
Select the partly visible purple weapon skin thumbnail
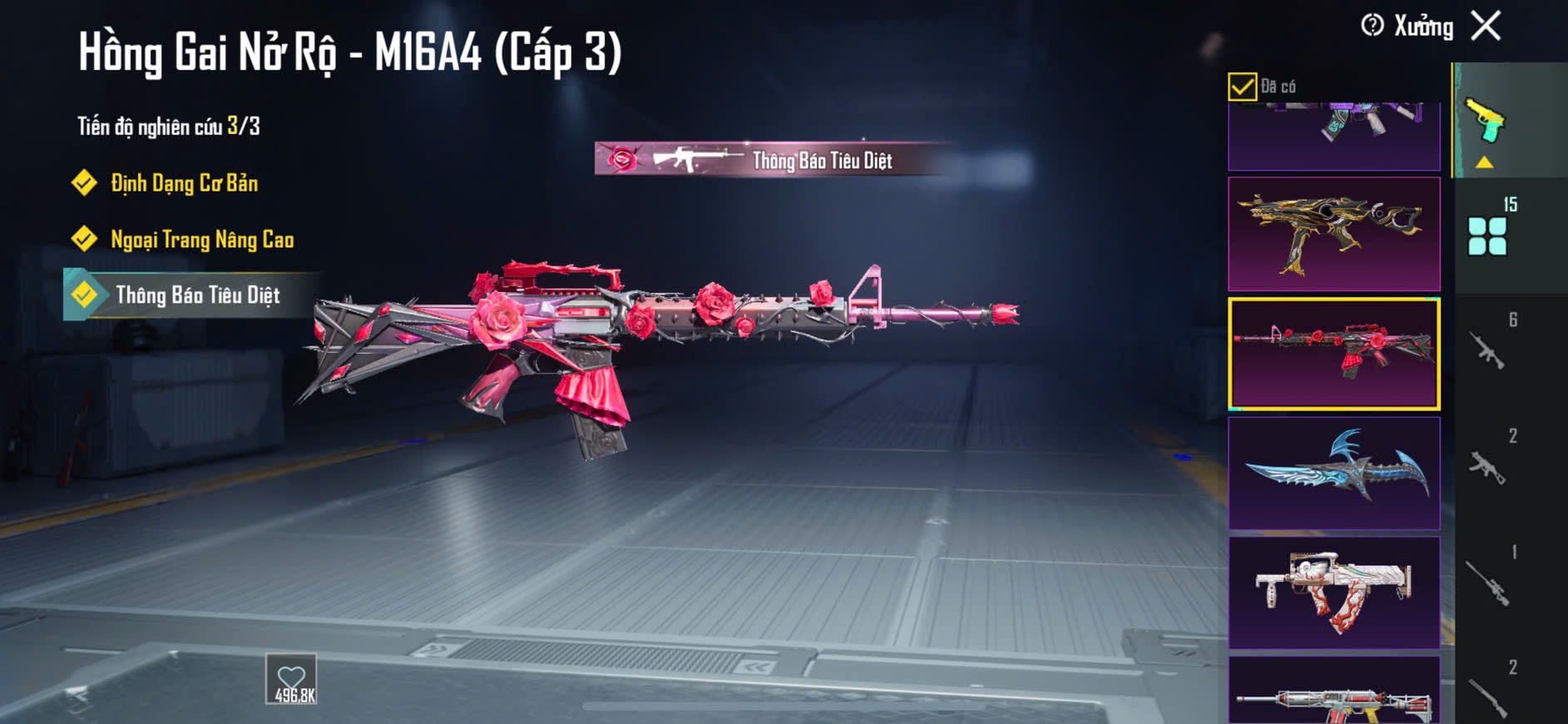(x=1333, y=135)
